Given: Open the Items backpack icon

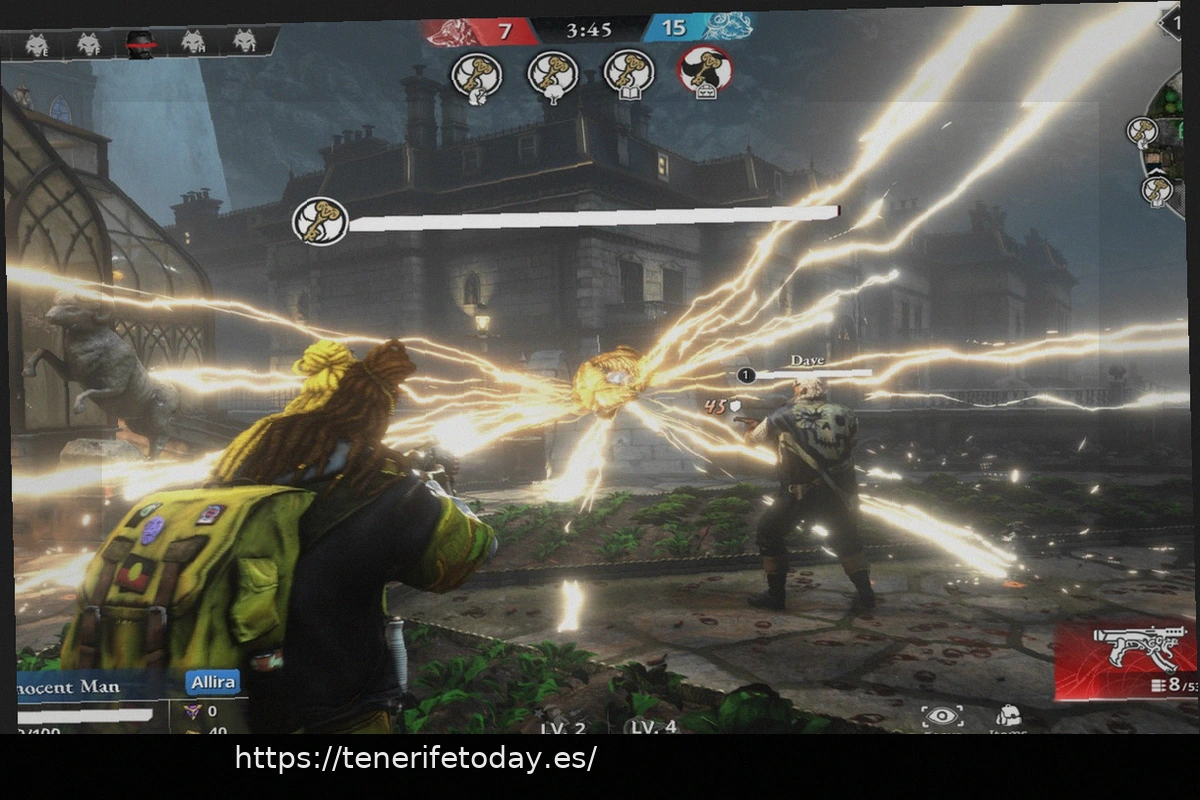Looking at the screenshot, I should coord(1008,716).
